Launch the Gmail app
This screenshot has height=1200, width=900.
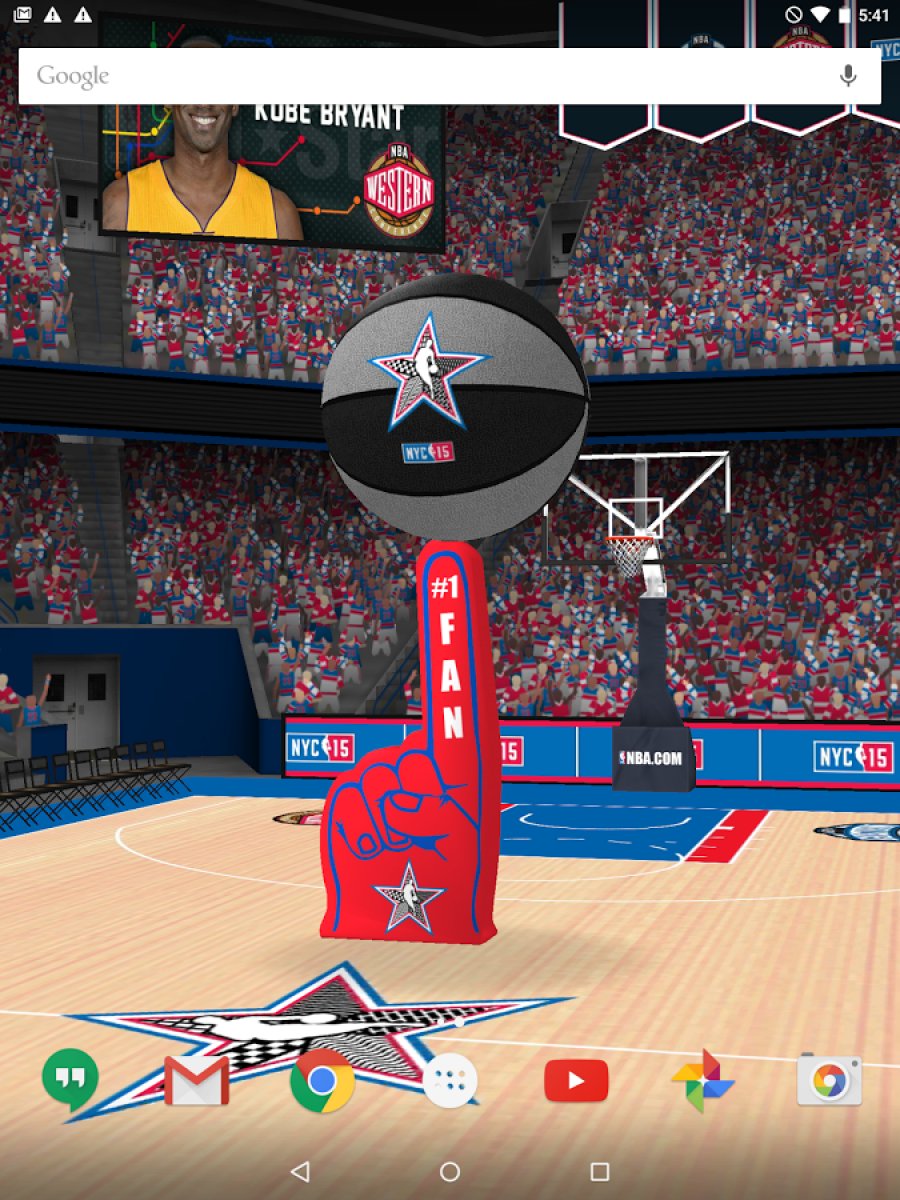196,1080
